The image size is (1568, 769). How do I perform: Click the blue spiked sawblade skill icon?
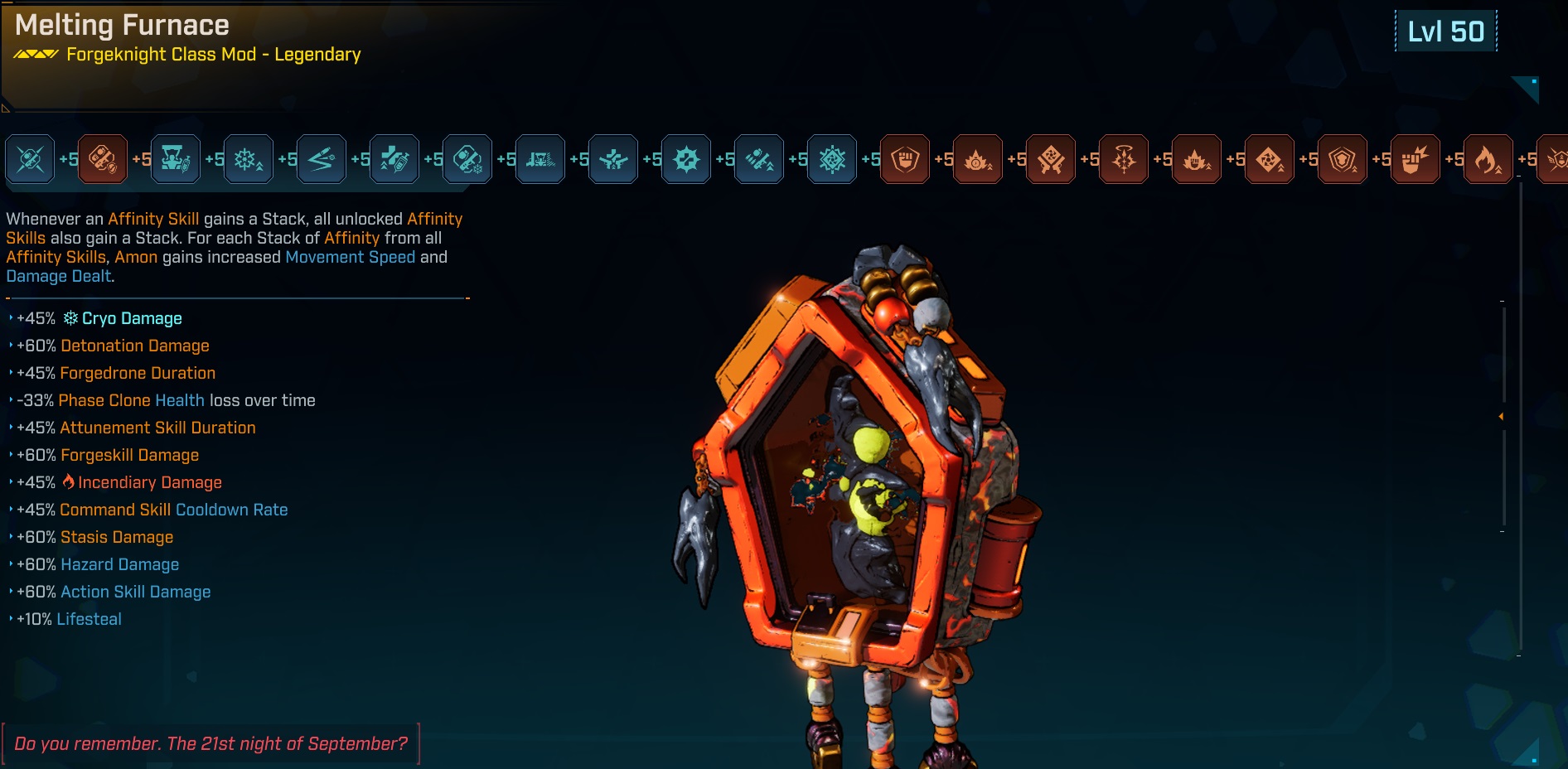pos(686,159)
